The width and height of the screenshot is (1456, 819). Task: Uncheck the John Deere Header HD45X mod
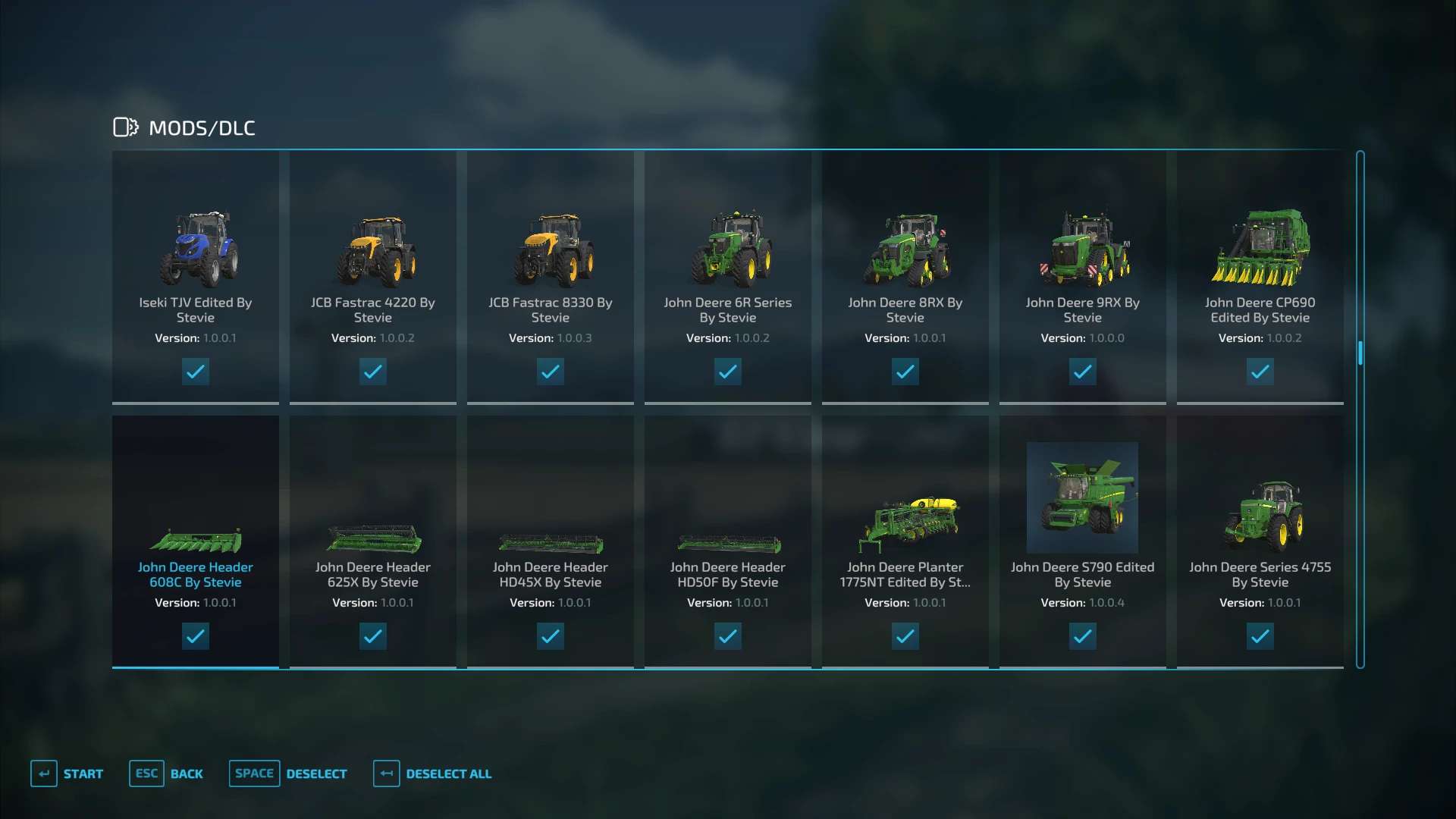[x=550, y=636]
